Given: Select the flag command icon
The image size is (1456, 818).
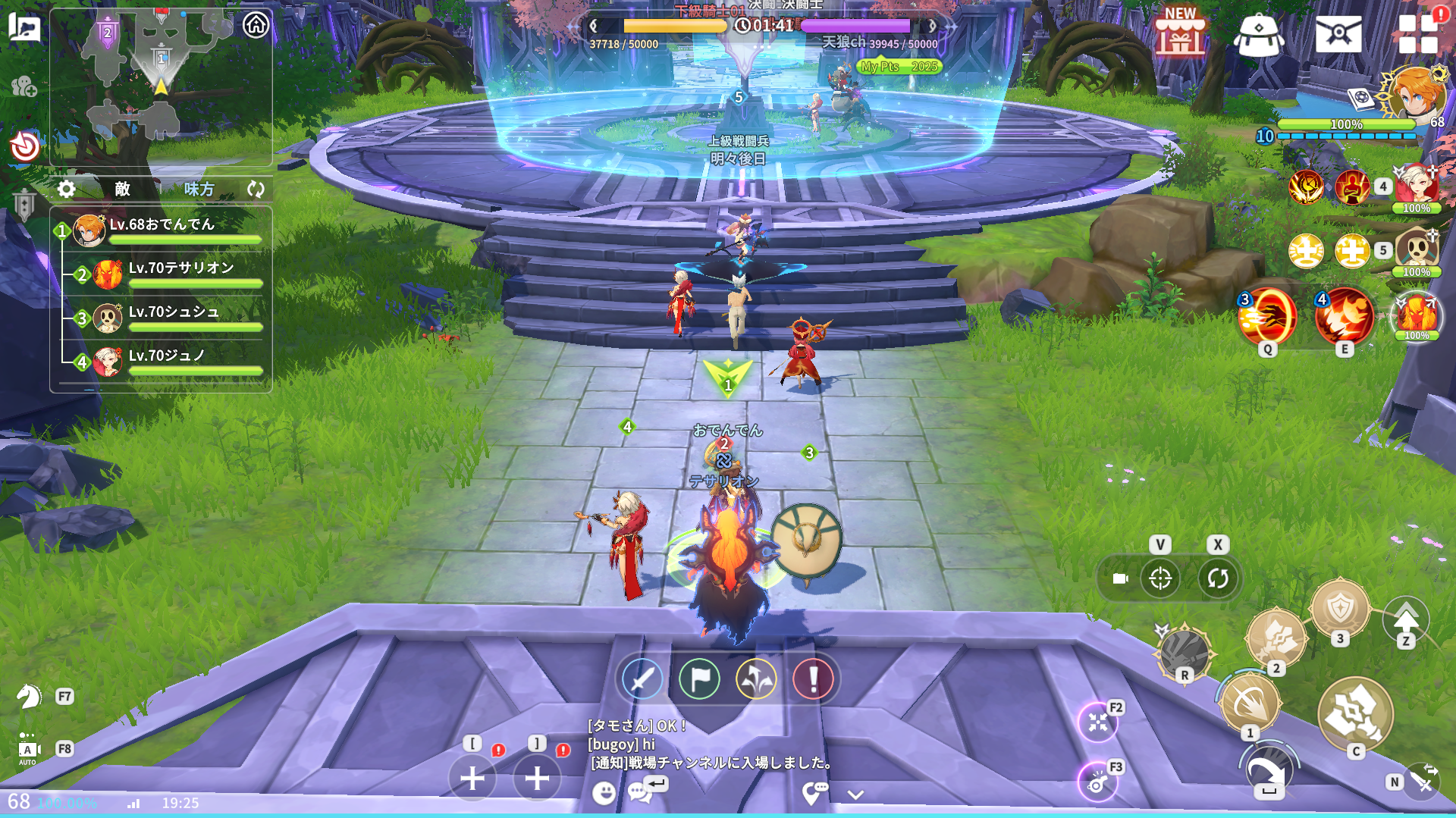Looking at the screenshot, I should 699,679.
